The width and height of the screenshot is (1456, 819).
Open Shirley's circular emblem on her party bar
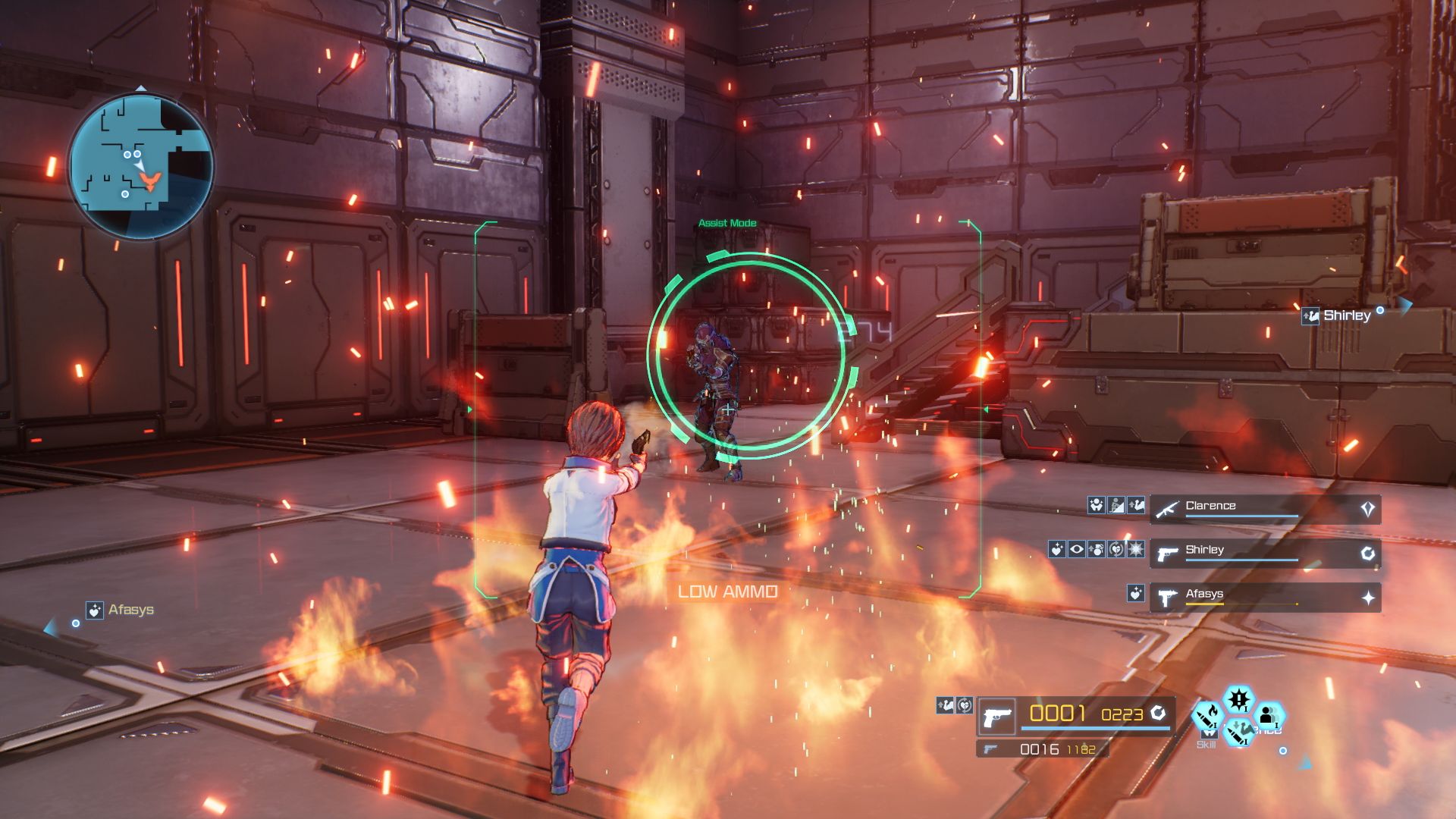(x=1369, y=551)
